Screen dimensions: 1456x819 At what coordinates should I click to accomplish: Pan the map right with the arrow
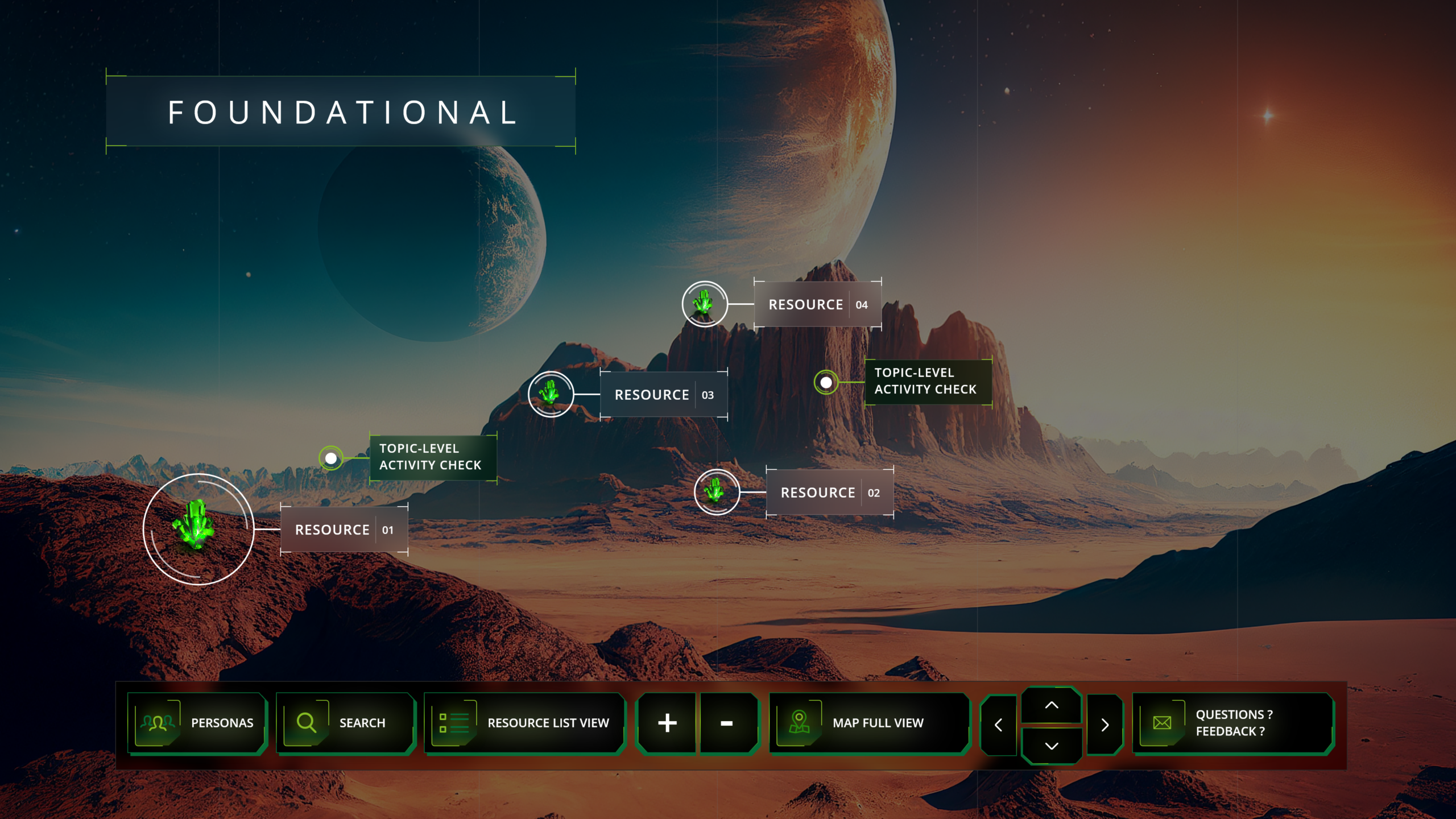1105,725
